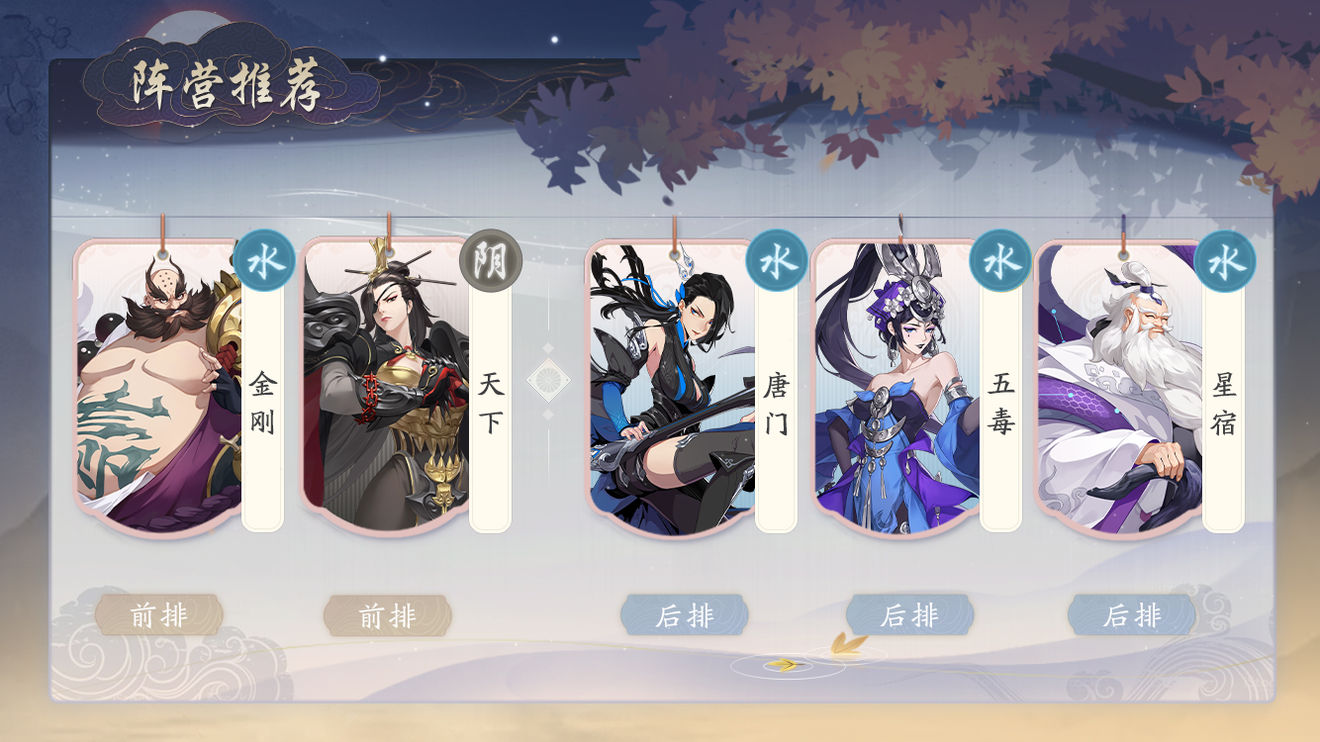Open the 星宿 character card
The width and height of the screenshot is (1320, 742).
click(x=1120, y=390)
